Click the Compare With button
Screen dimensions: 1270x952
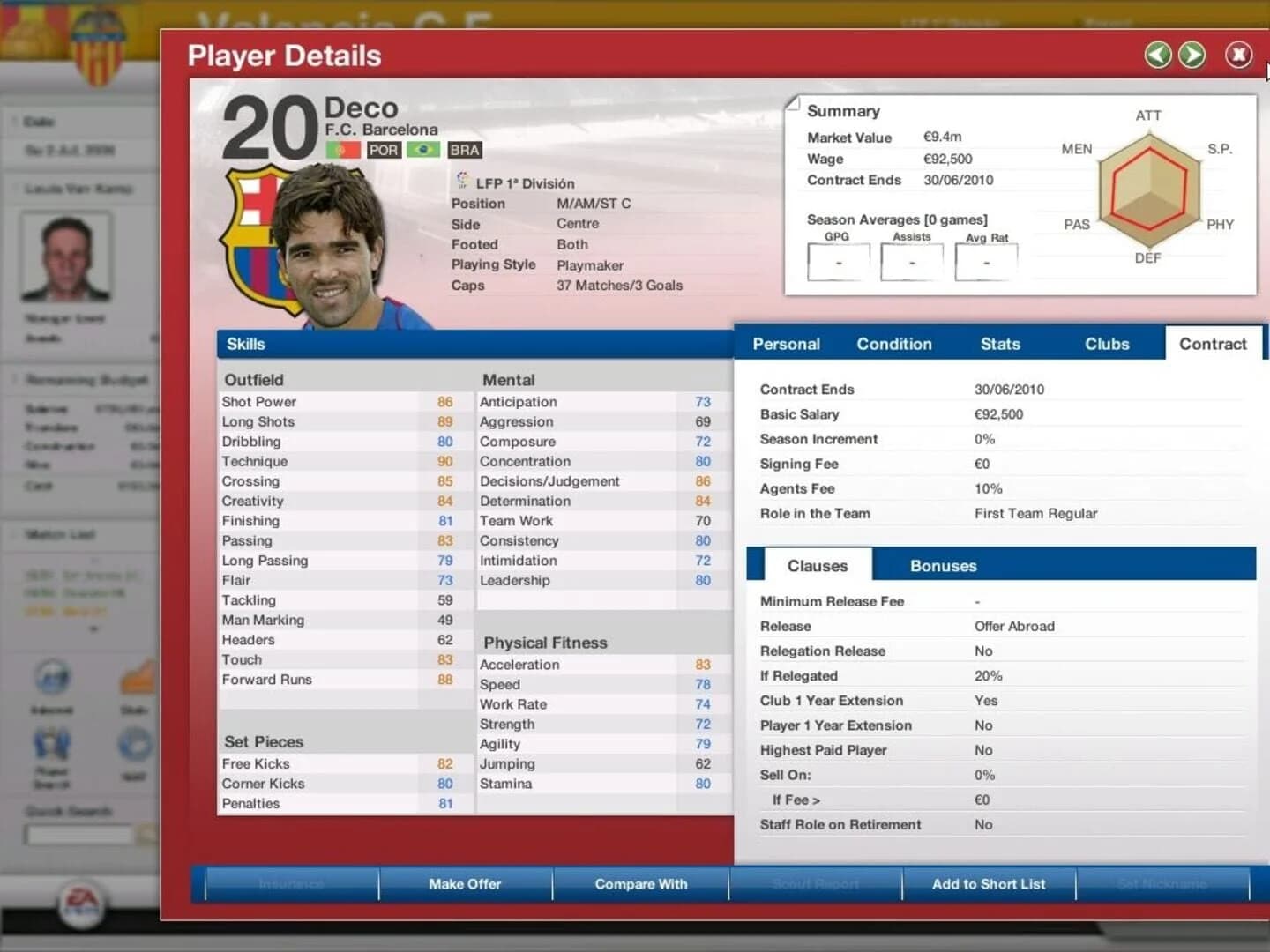pyautogui.click(x=639, y=884)
